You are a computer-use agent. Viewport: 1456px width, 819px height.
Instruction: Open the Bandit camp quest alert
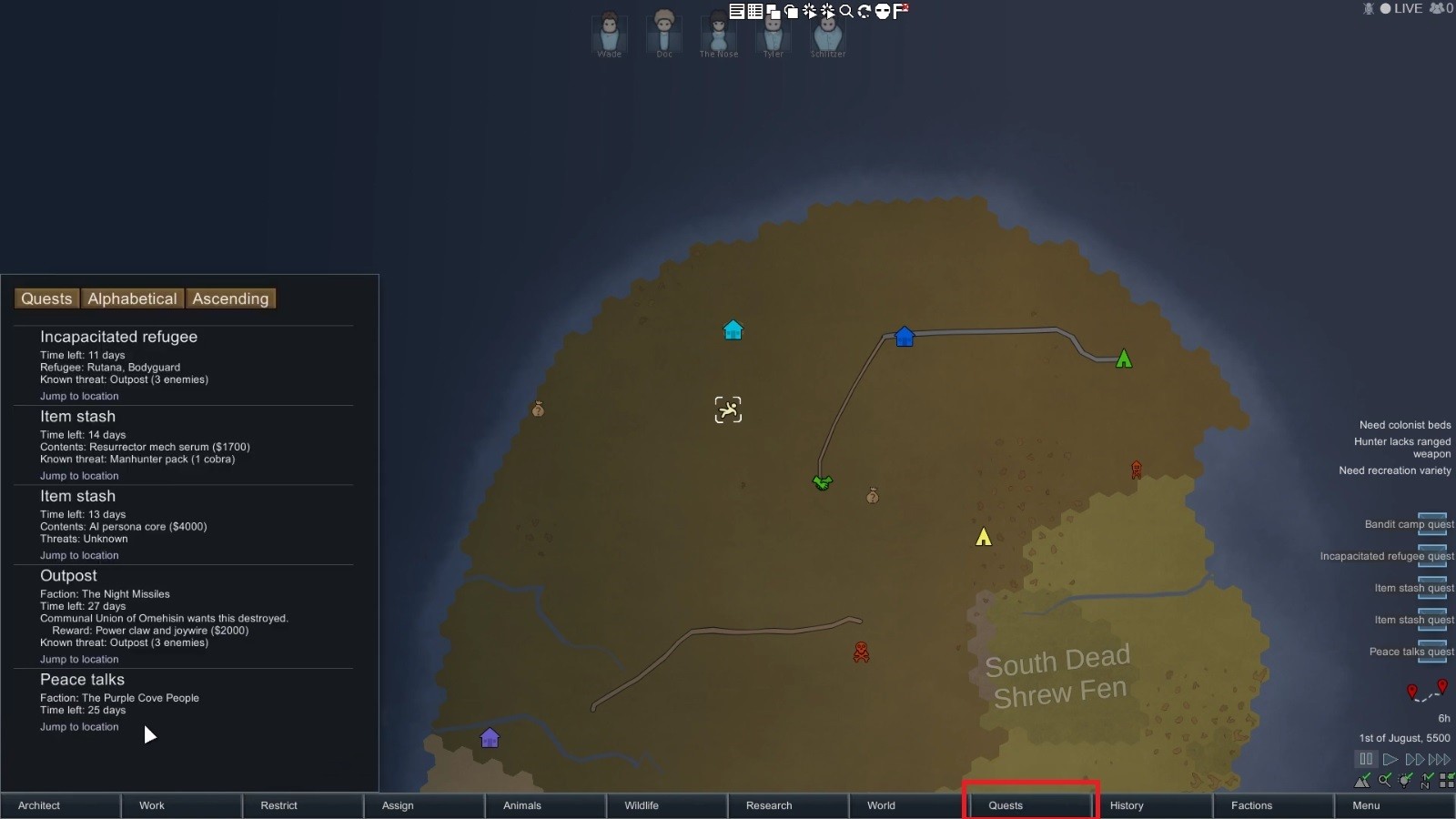pos(1409,524)
